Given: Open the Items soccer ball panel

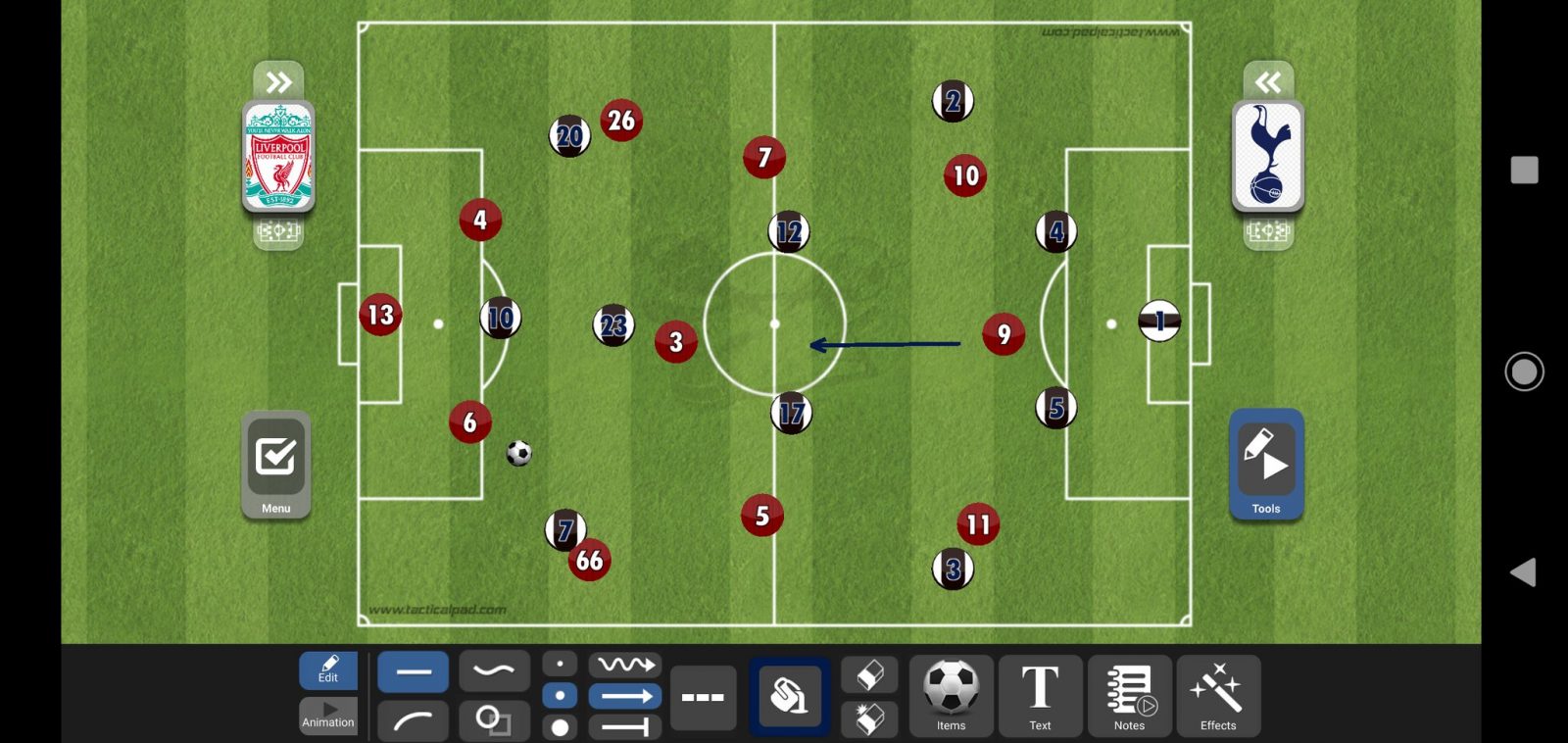Looking at the screenshot, I should (951, 696).
